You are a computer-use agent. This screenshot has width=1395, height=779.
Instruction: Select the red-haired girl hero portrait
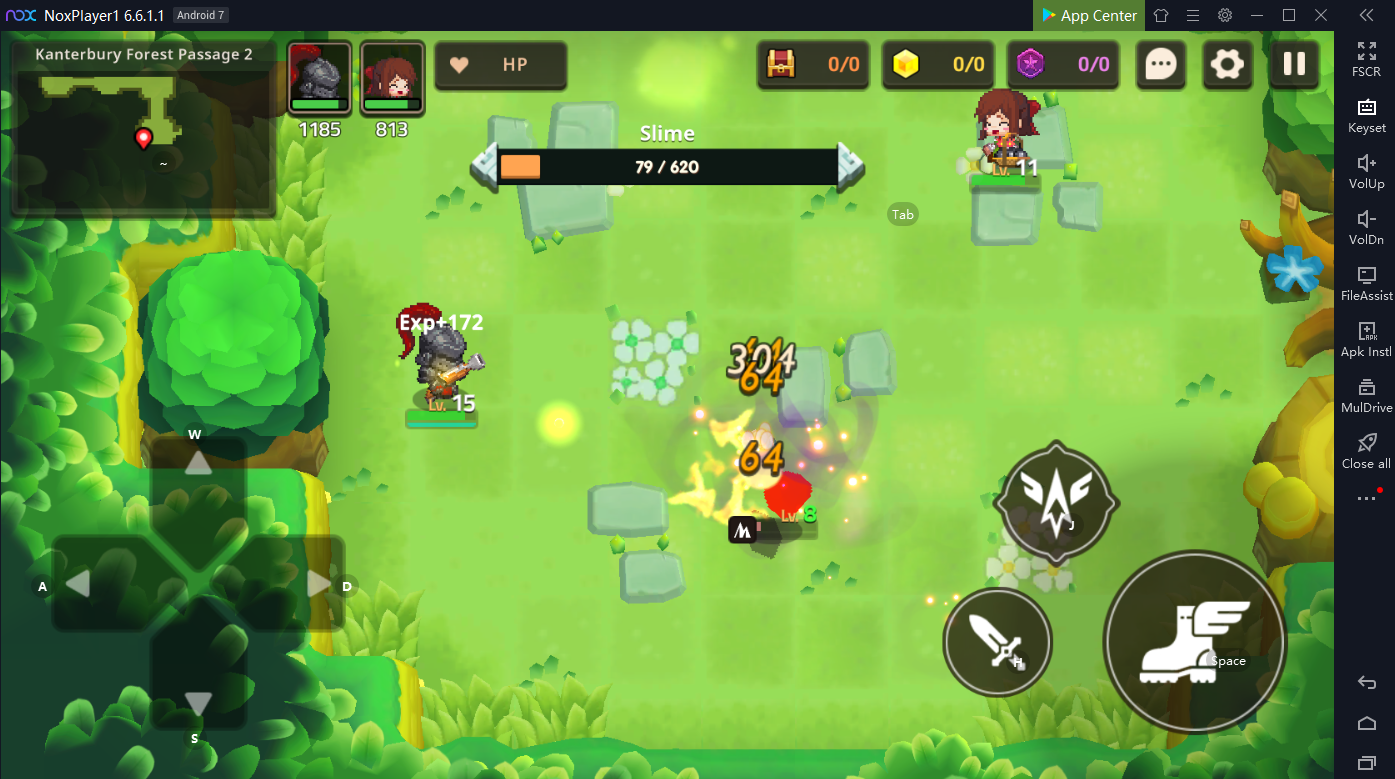point(392,77)
